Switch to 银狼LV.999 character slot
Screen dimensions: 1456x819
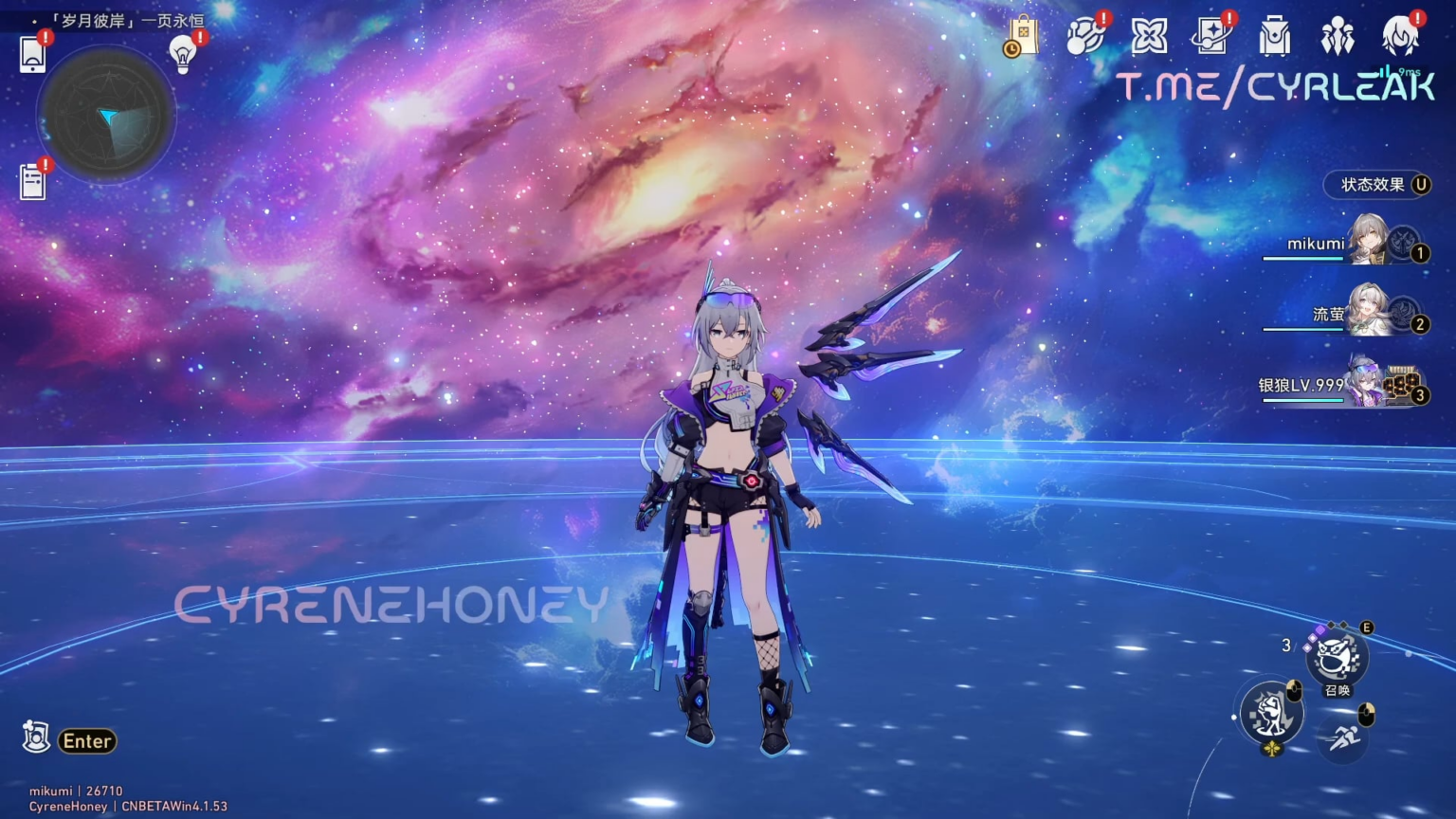pyautogui.click(x=1365, y=384)
